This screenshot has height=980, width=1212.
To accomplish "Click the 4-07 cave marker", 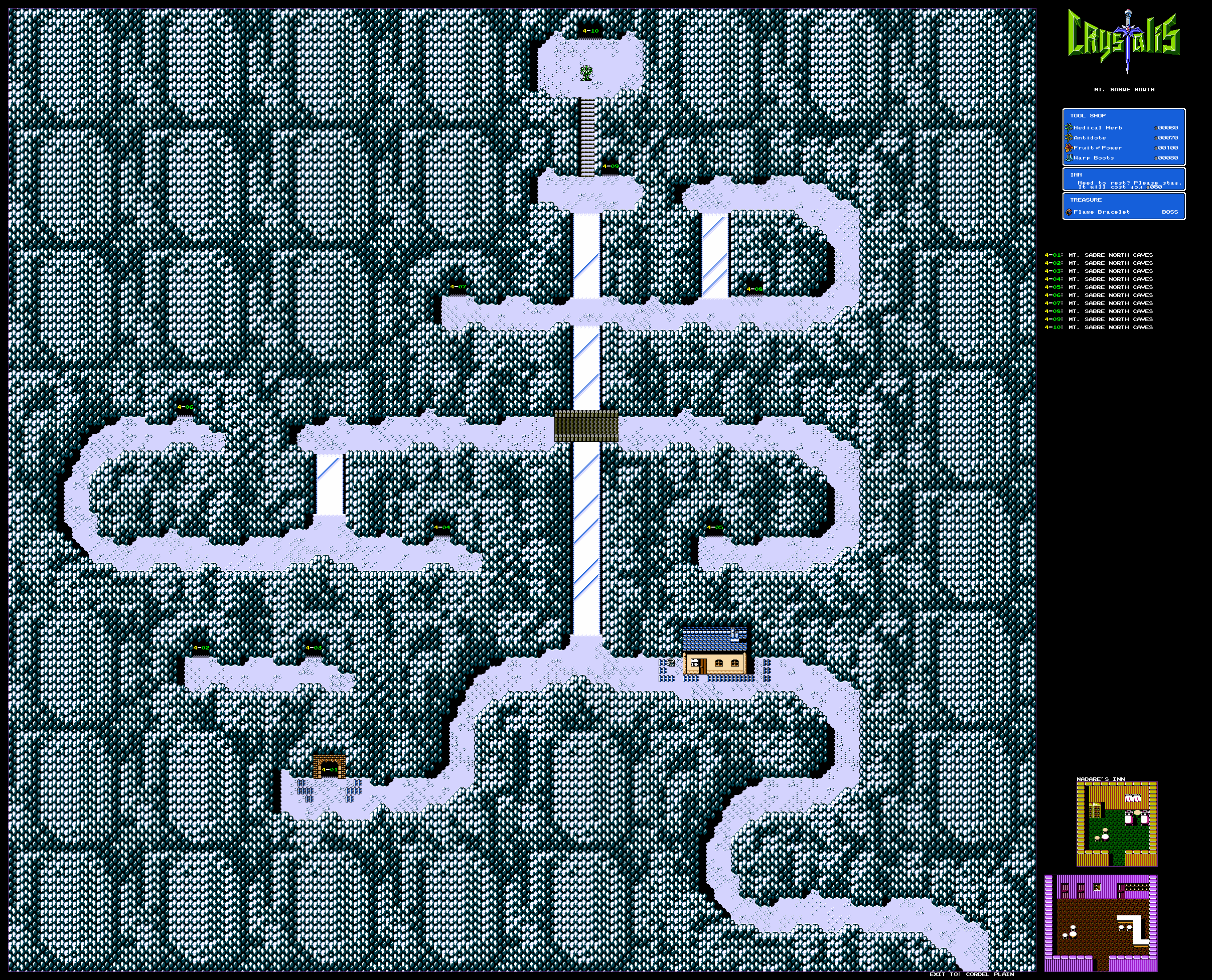I will click(458, 287).
